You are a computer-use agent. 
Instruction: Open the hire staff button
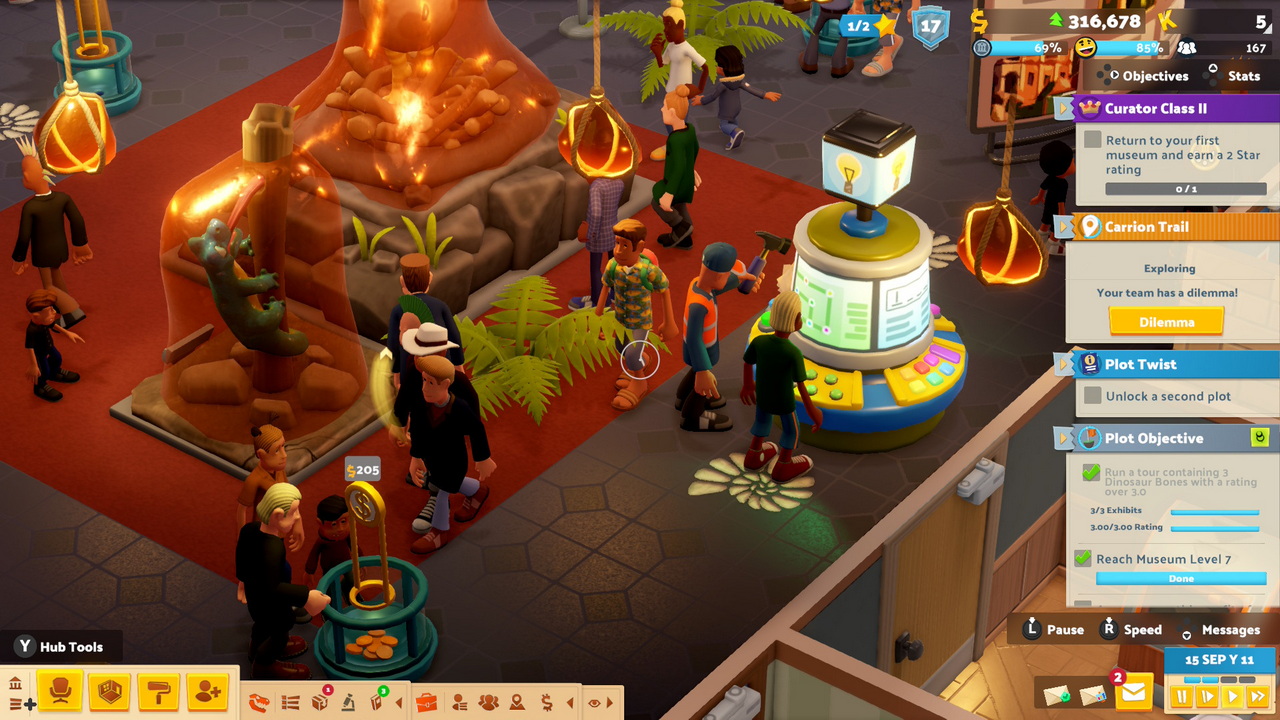click(207, 691)
